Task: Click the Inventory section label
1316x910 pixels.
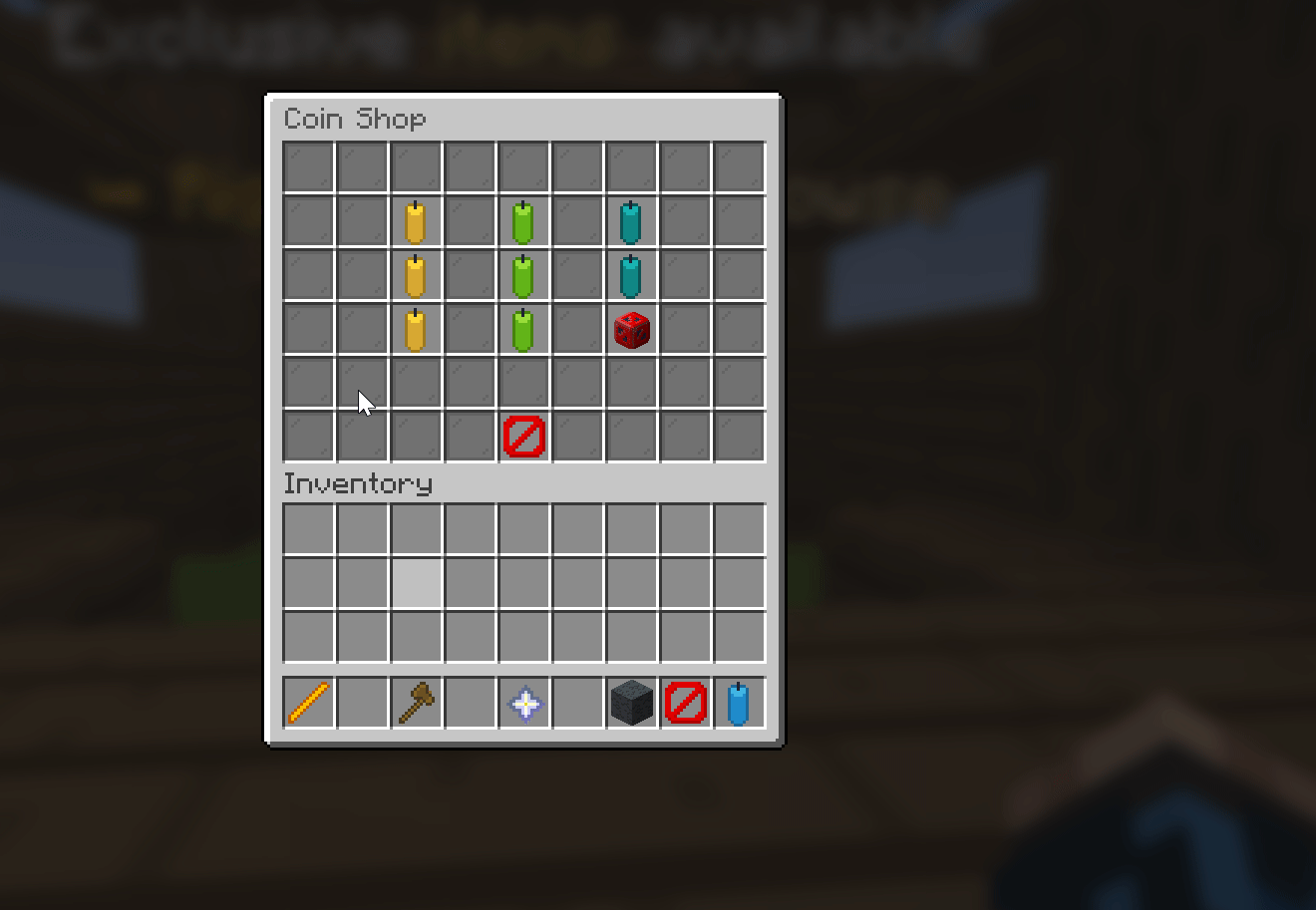Action: tap(357, 484)
